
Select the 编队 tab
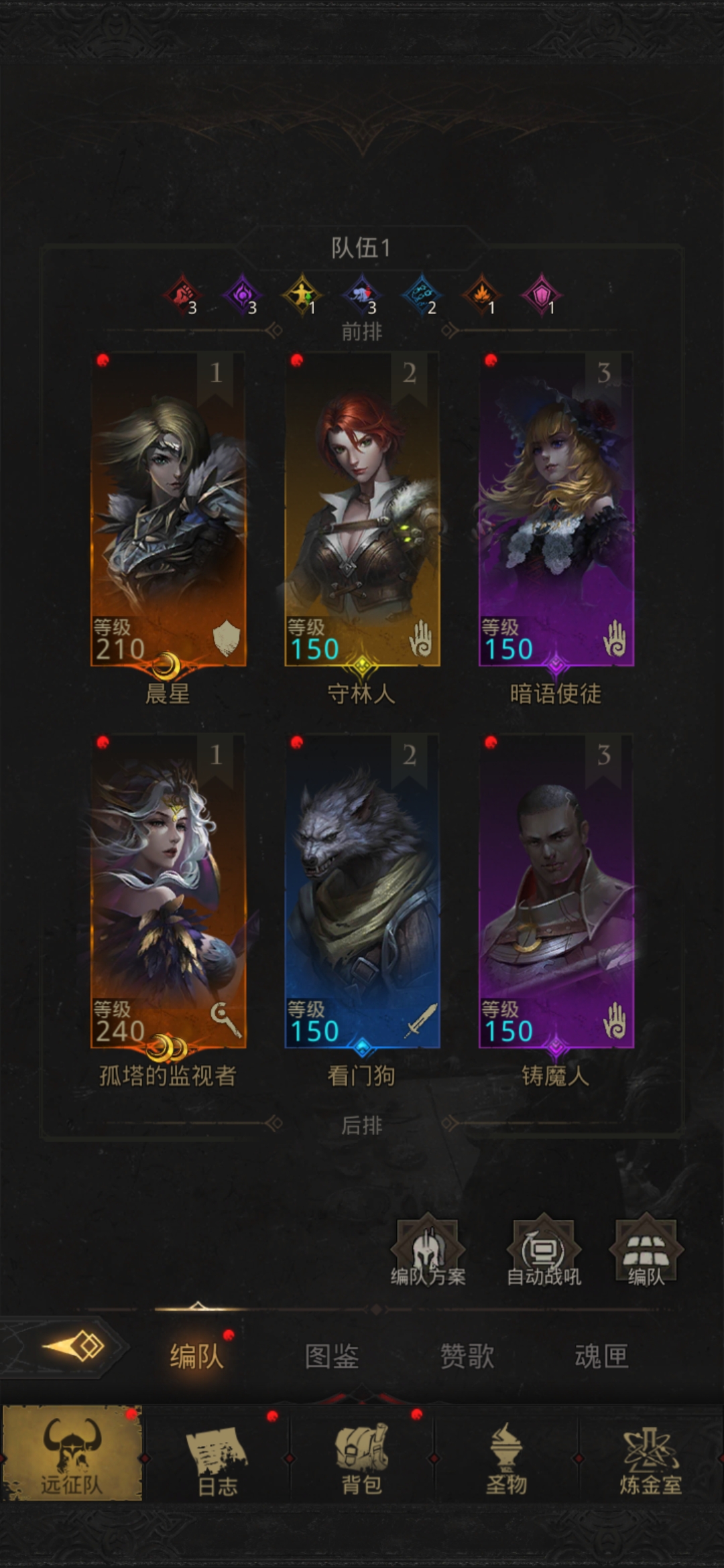point(196,1357)
